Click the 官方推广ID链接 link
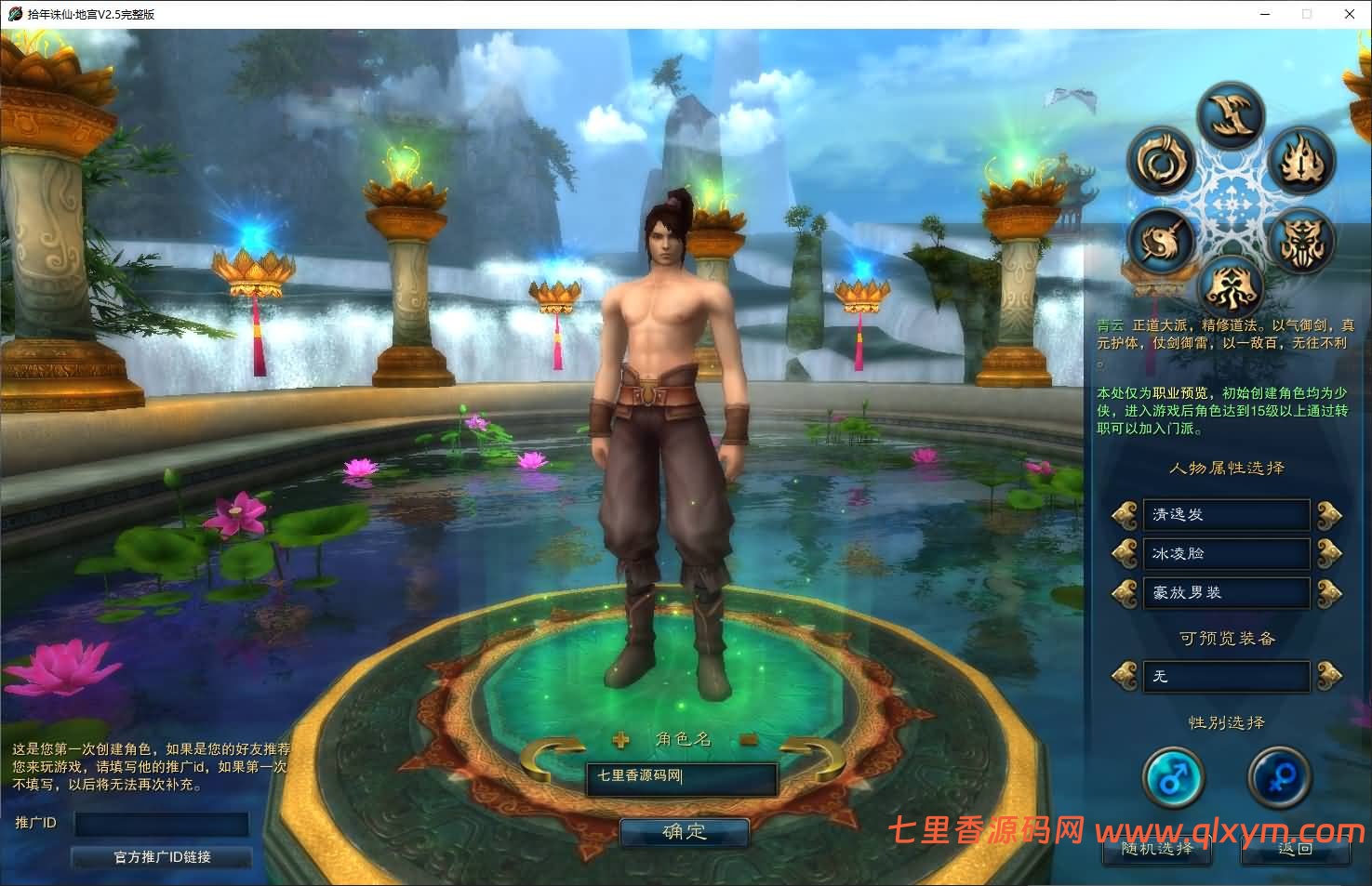Viewport: 1372px width, 886px height. coord(160,857)
